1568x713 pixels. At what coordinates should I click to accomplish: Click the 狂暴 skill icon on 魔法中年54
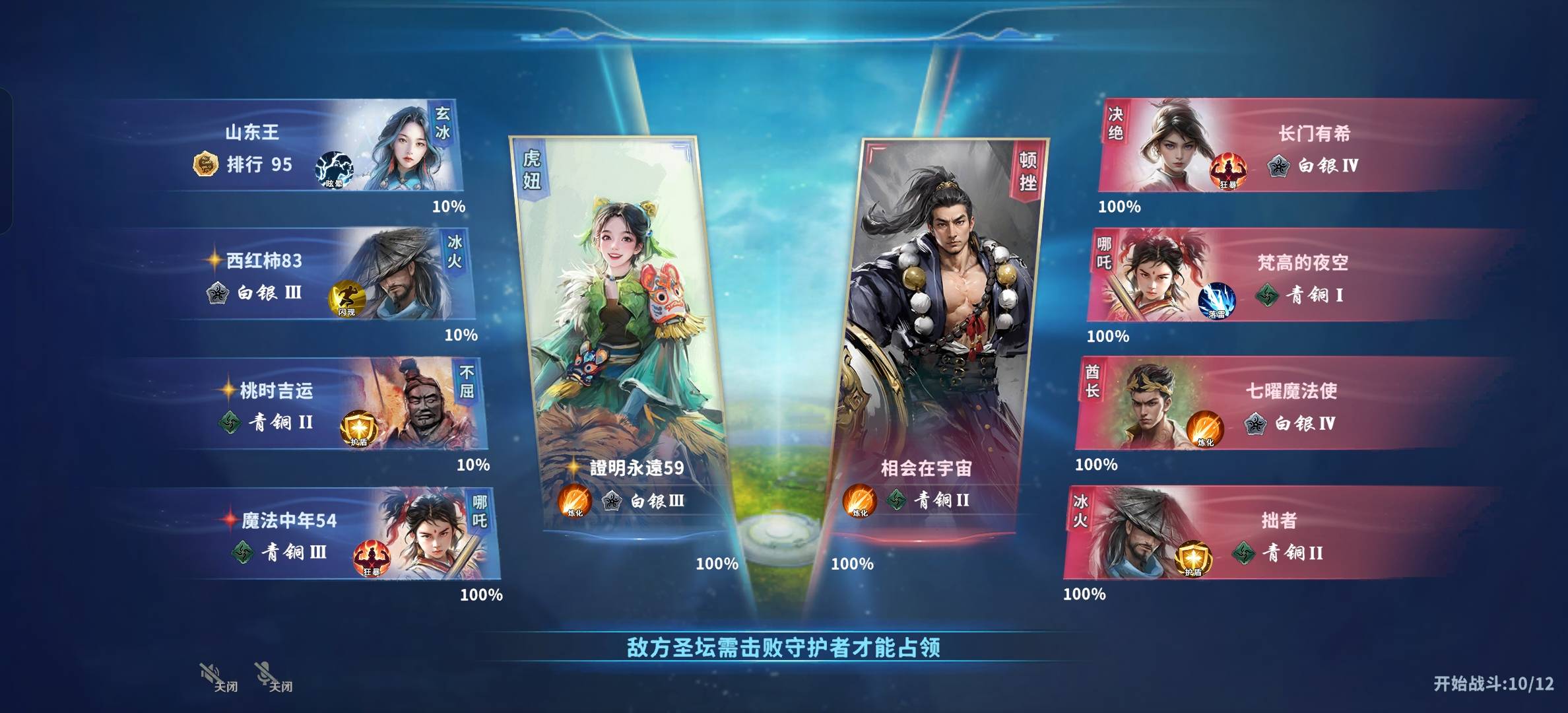coord(372,559)
